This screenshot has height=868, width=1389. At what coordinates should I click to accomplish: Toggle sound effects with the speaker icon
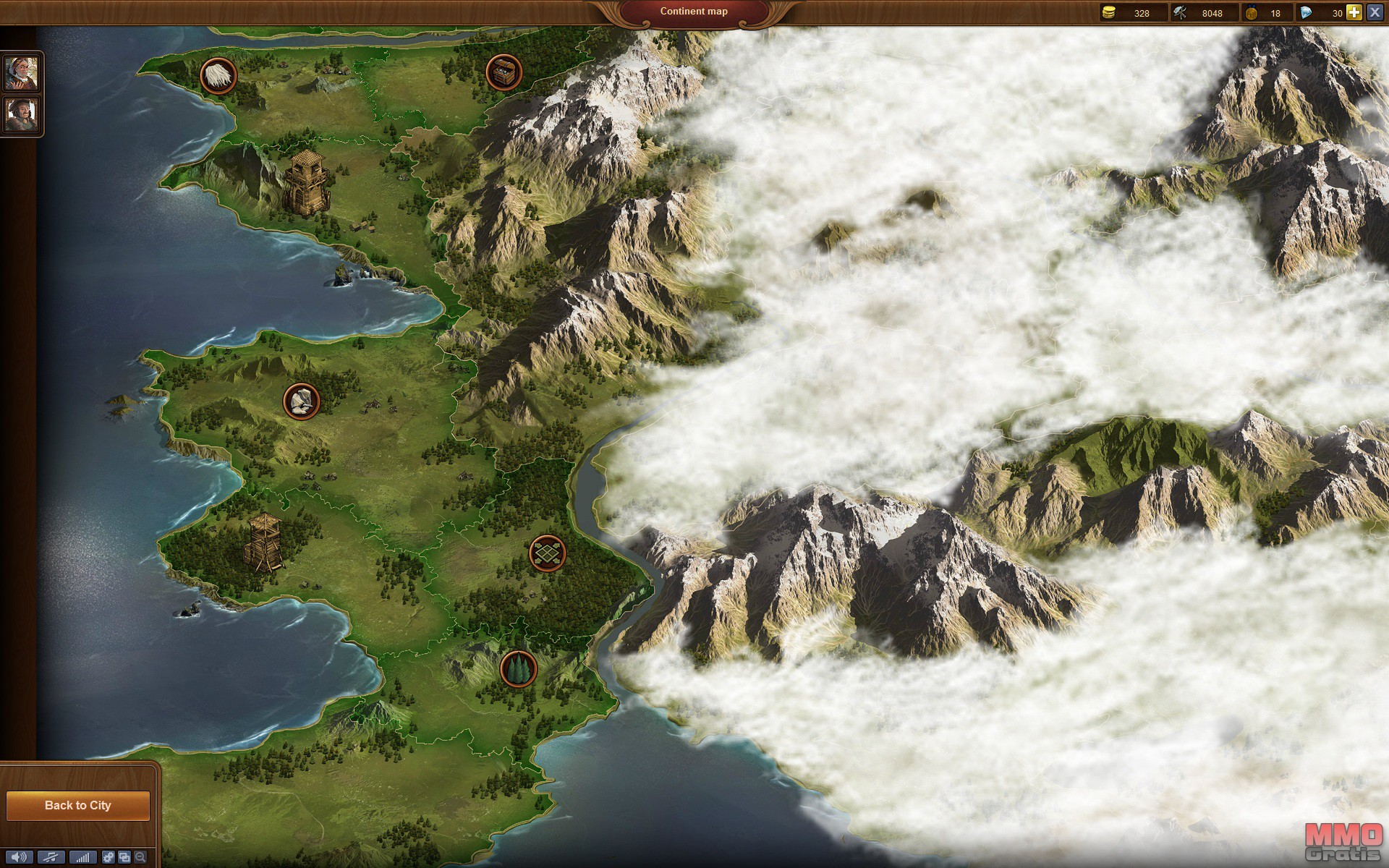pyautogui.click(x=19, y=858)
